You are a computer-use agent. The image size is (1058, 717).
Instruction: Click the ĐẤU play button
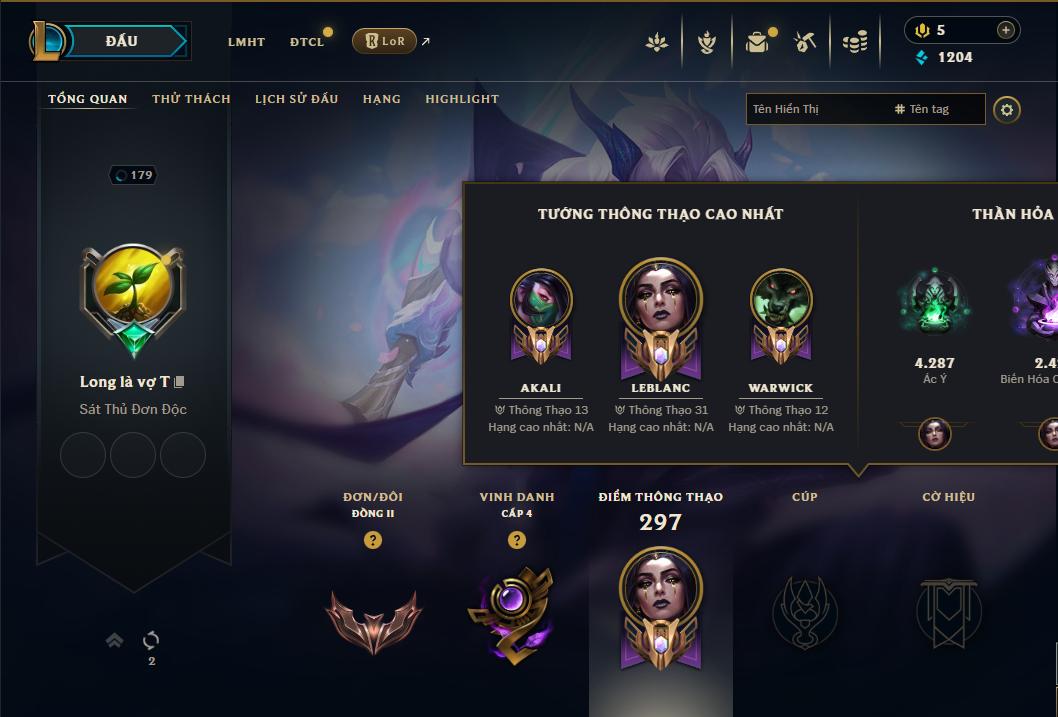(x=122, y=41)
